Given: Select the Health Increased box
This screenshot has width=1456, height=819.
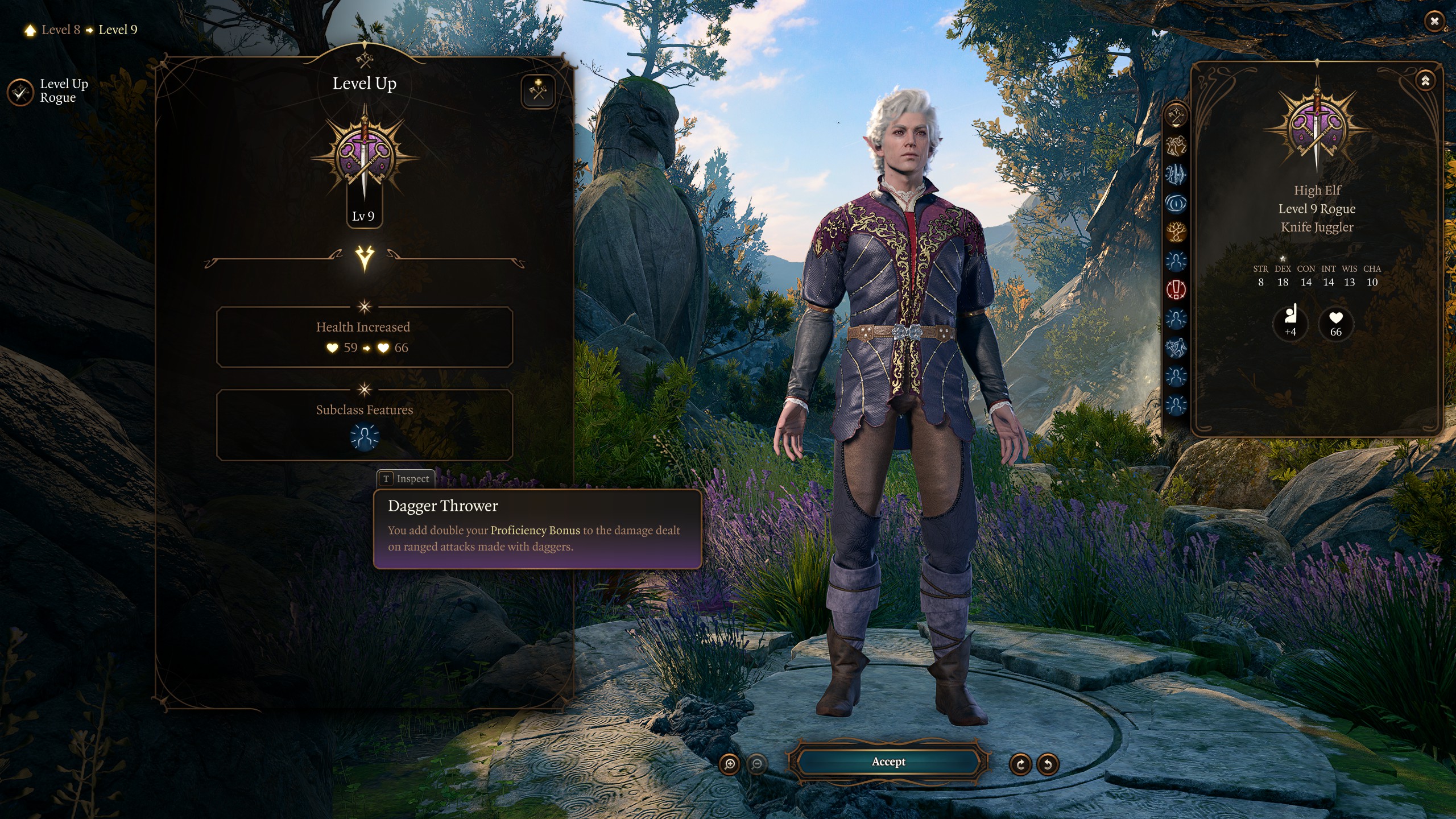Looking at the screenshot, I should click(x=365, y=337).
